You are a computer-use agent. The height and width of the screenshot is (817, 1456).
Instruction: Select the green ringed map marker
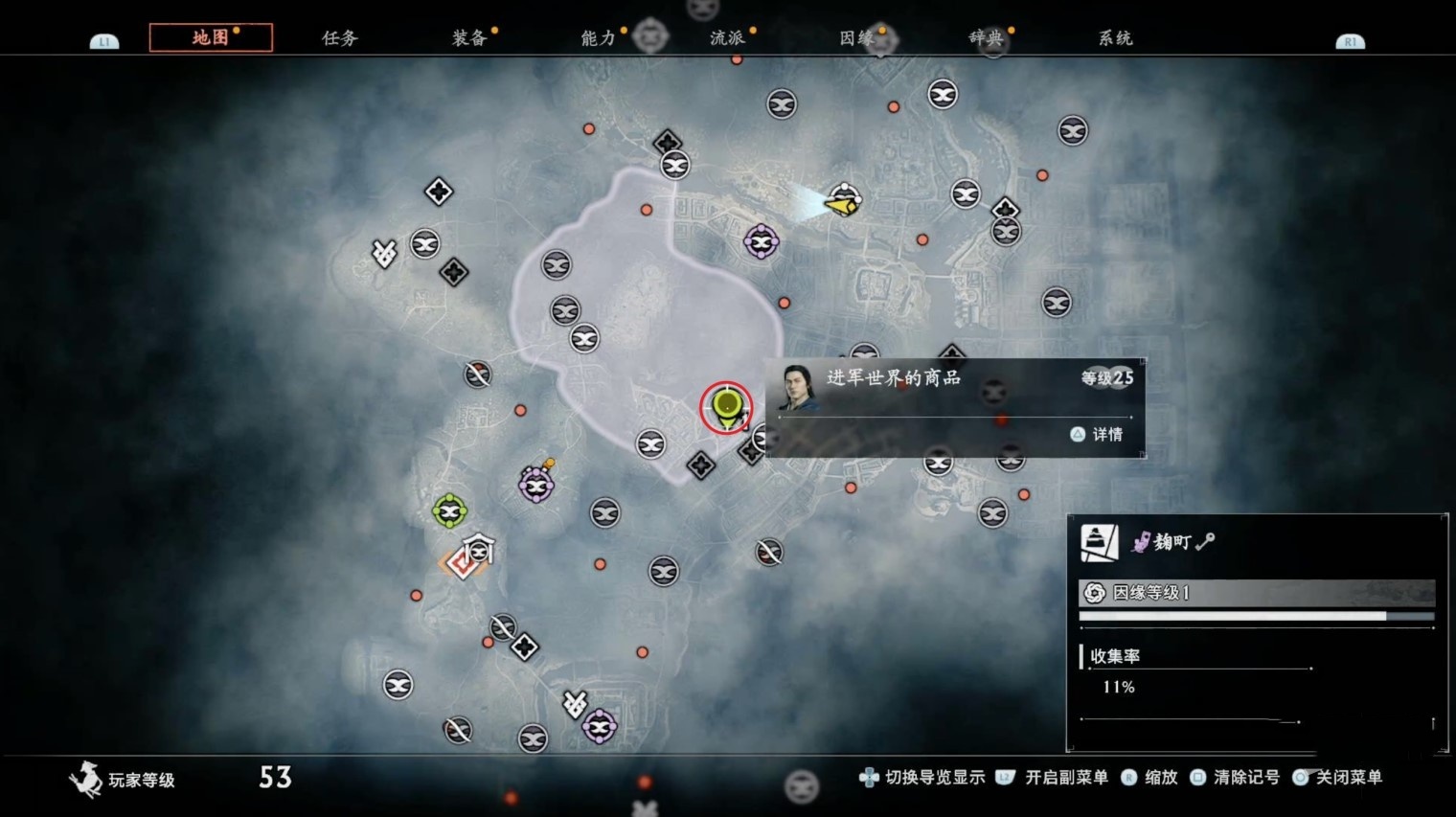point(449,511)
